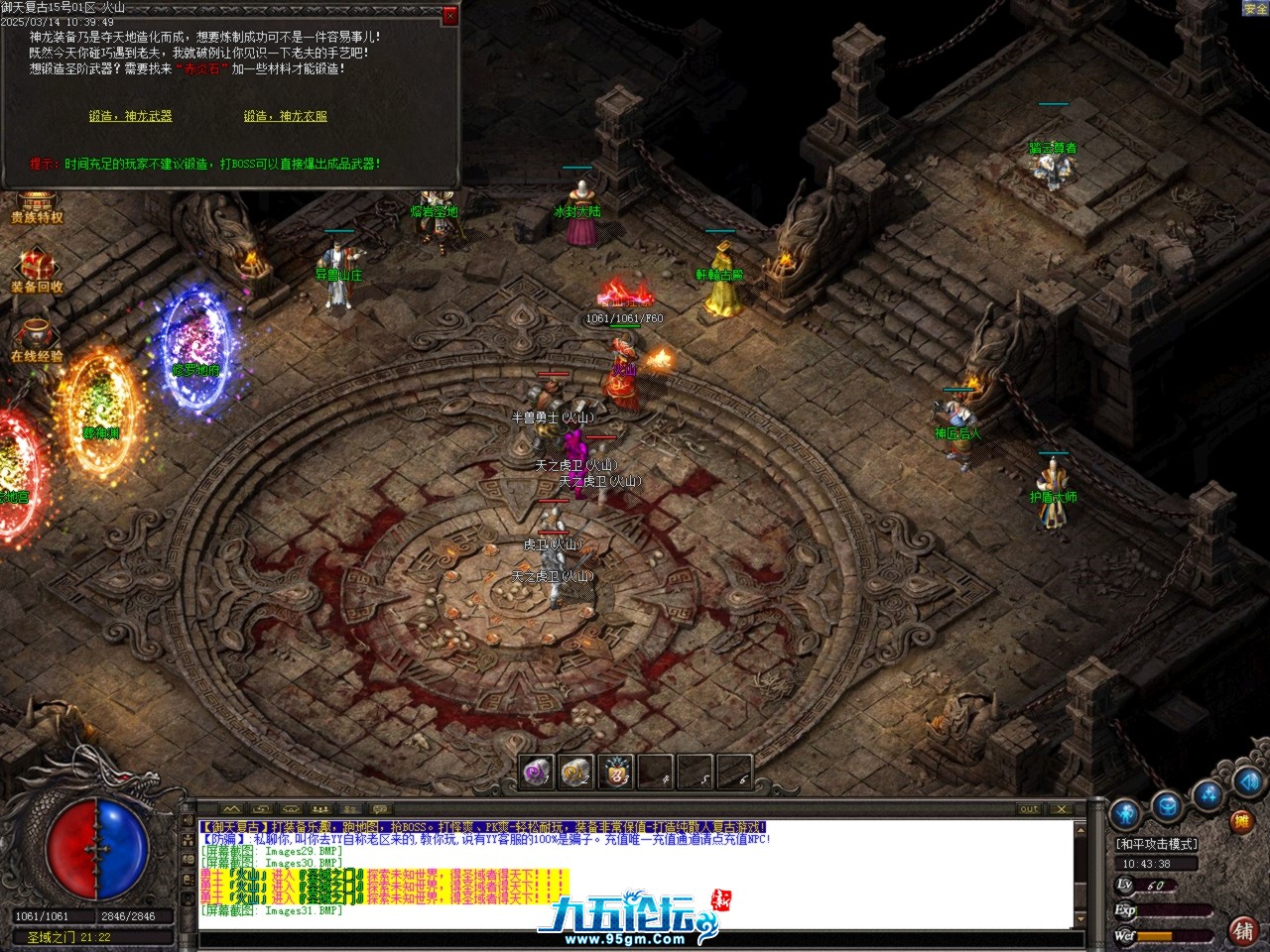Open the bag round blue icon
The width and height of the screenshot is (1270, 952).
(x=1168, y=804)
